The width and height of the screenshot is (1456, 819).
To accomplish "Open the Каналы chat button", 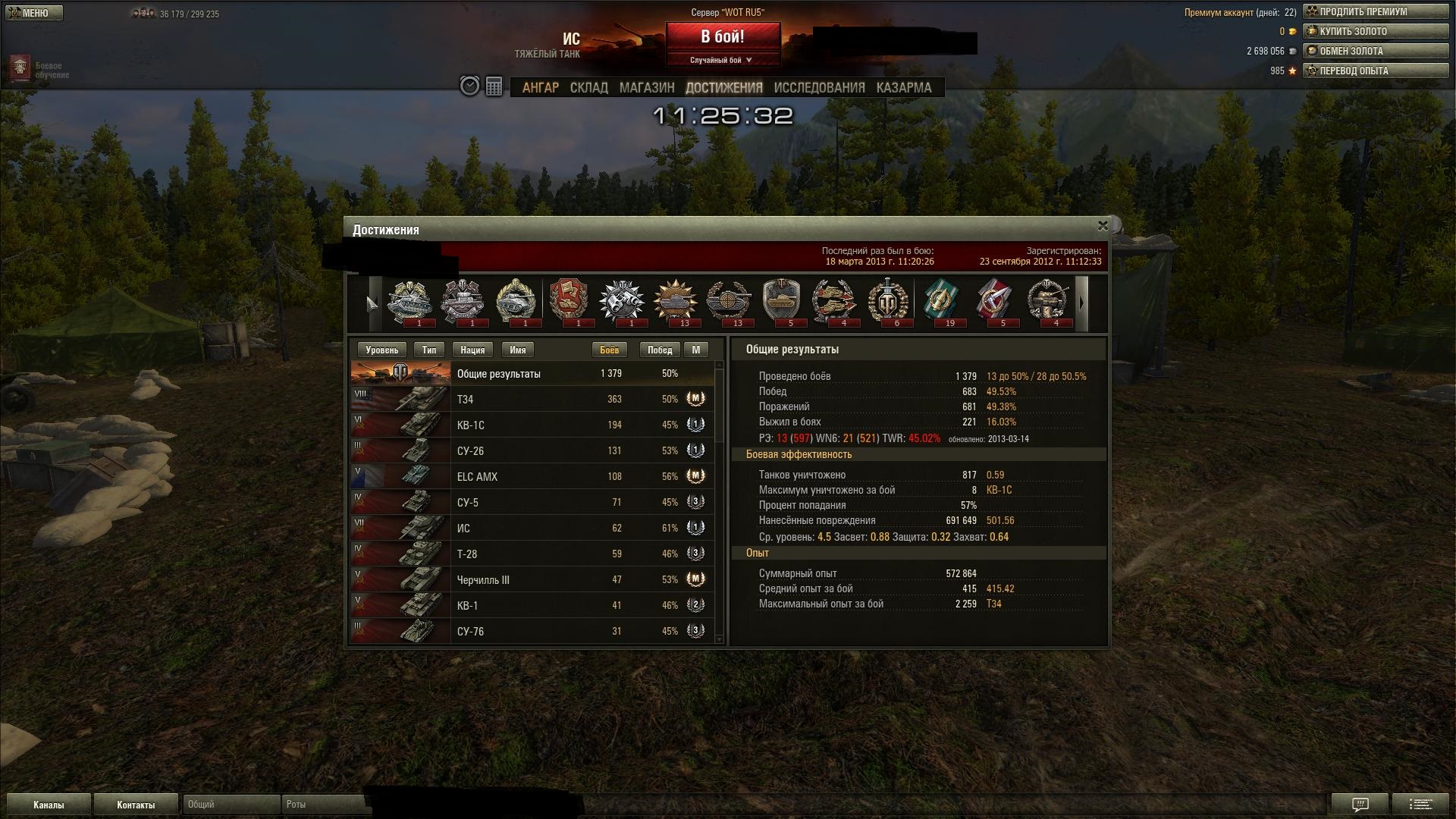I will pyautogui.click(x=49, y=805).
